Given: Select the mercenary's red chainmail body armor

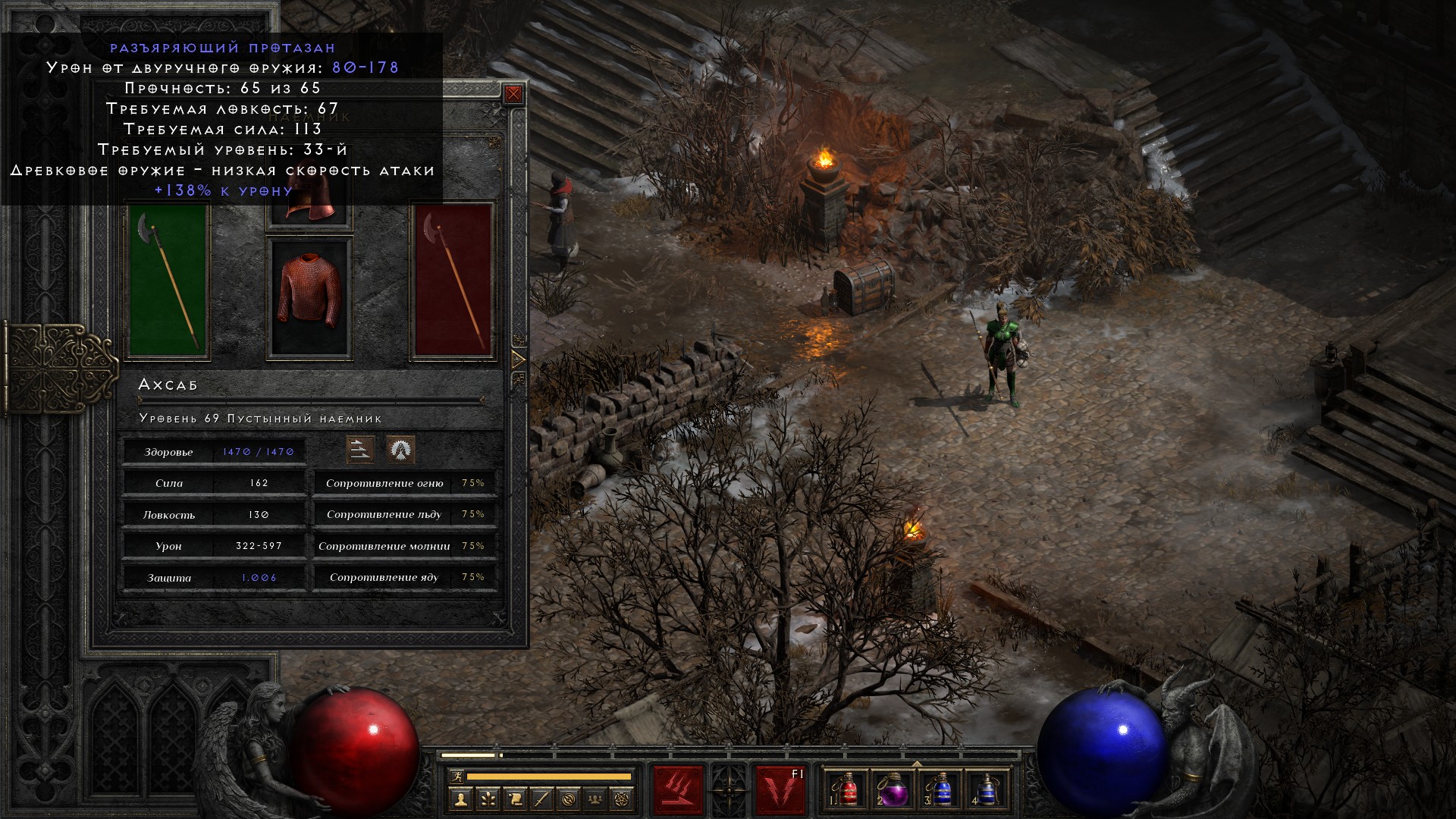Looking at the screenshot, I should tap(309, 297).
